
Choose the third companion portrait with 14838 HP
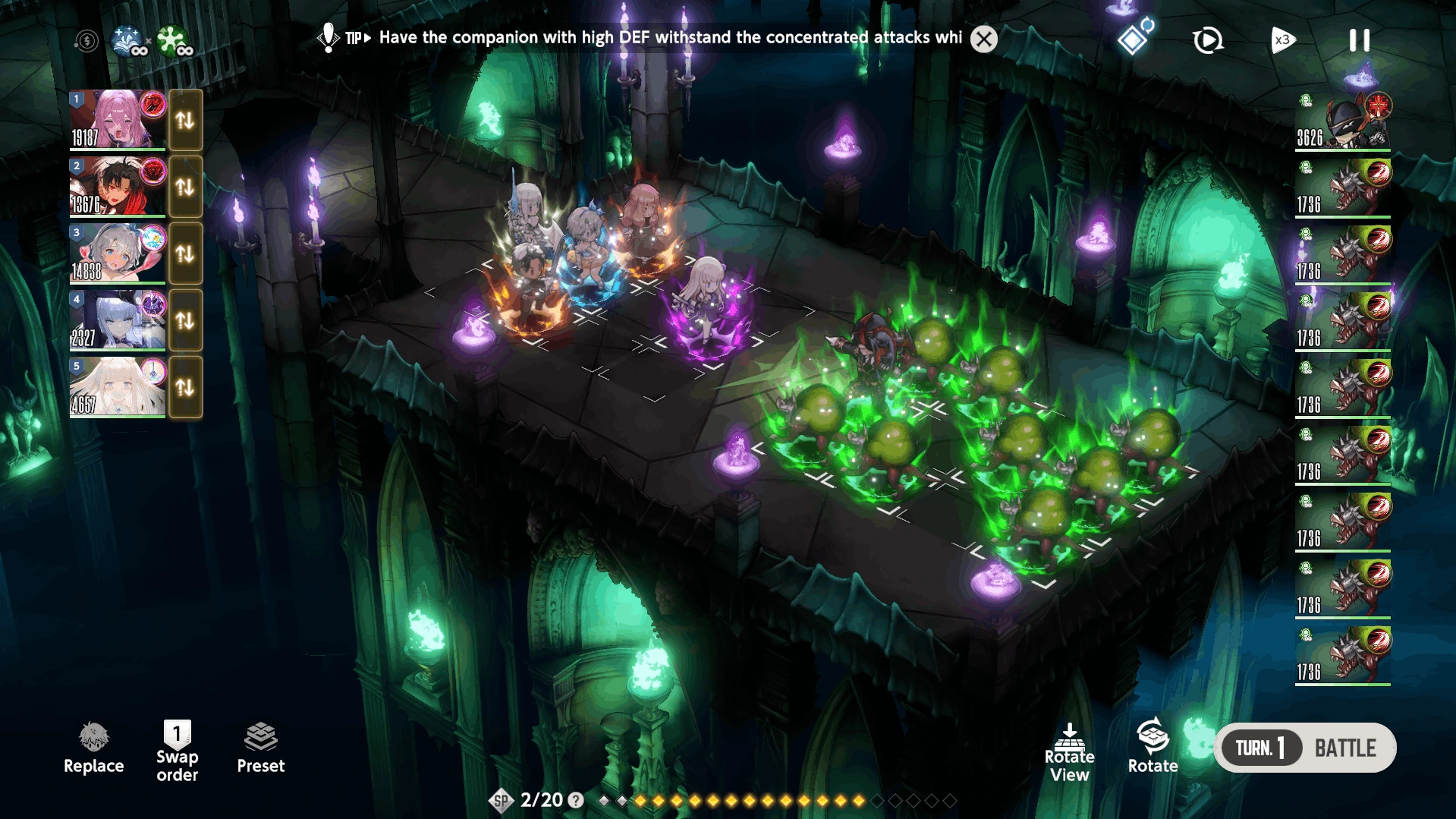click(118, 253)
